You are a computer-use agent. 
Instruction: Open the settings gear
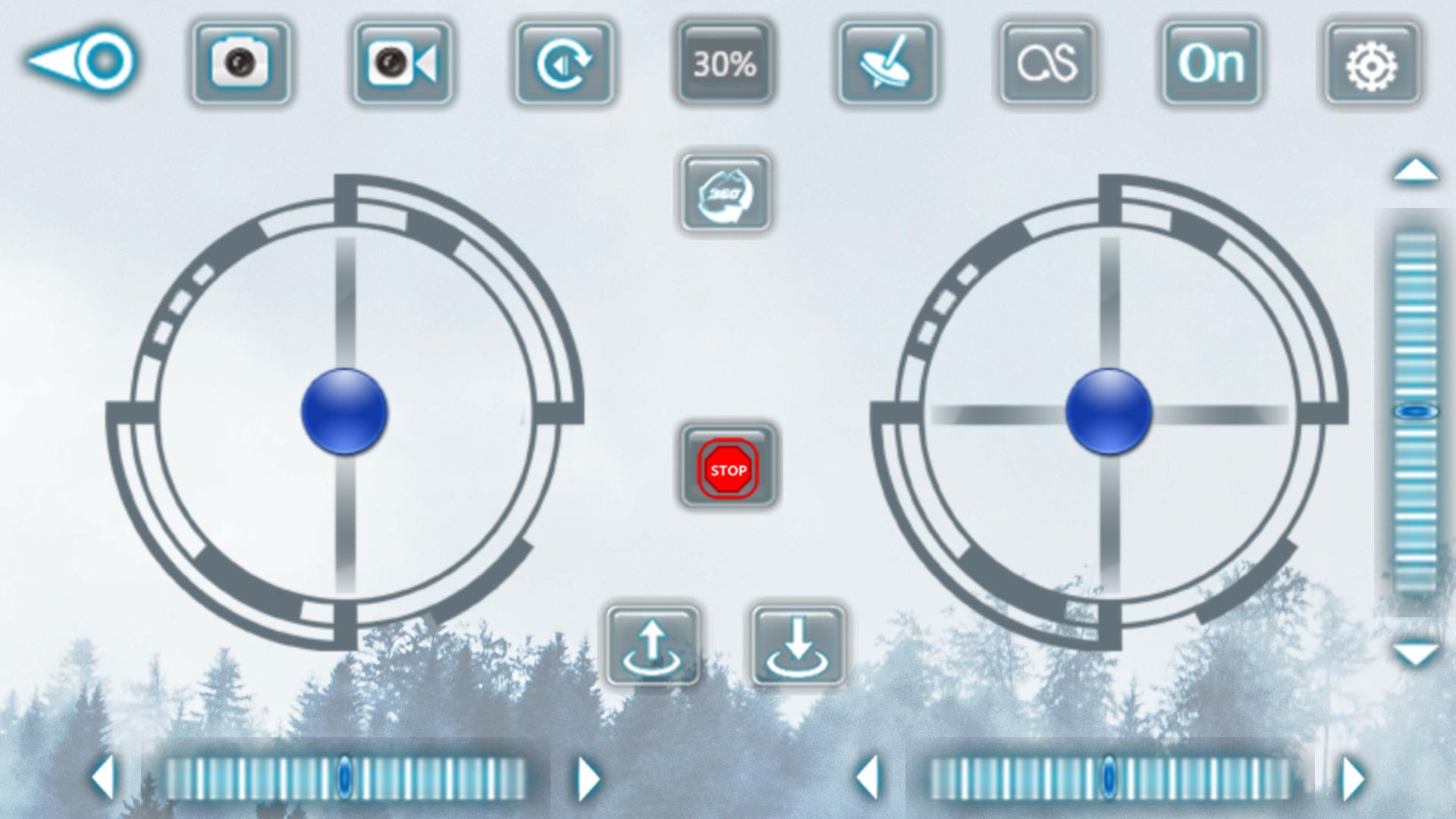pyautogui.click(x=1372, y=64)
